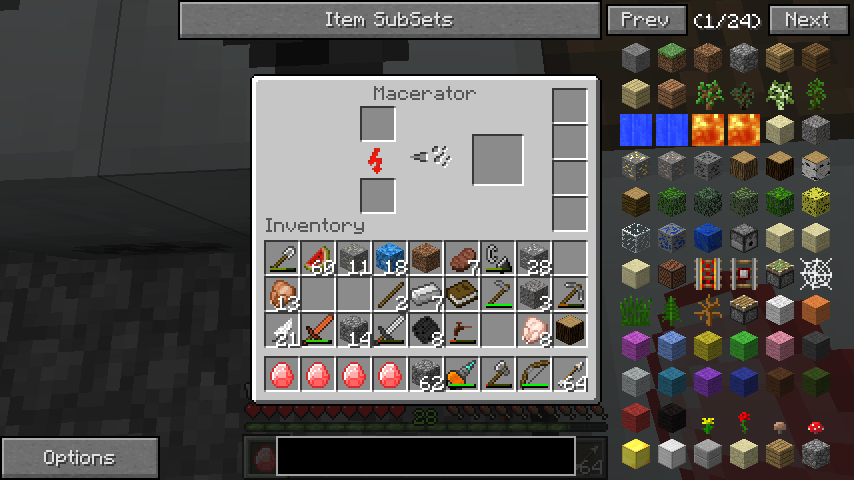Click the item search text field
Viewport: 854px width, 480px height.
pyautogui.click(x=426, y=456)
